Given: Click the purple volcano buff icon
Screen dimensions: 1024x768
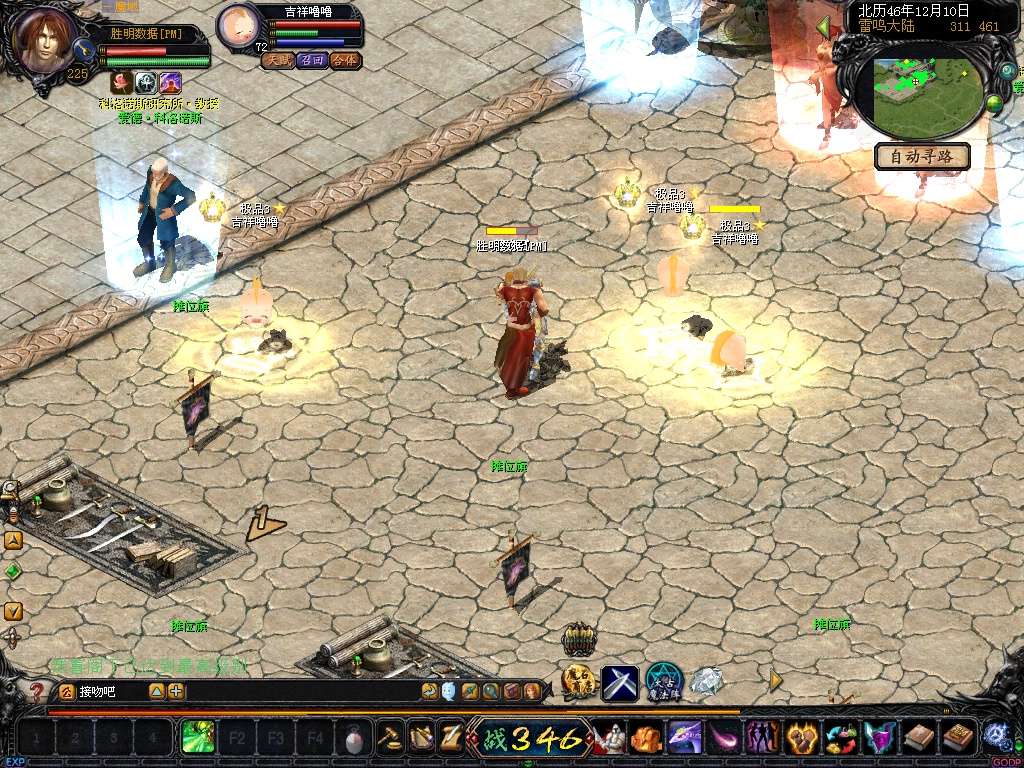Looking at the screenshot, I should coord(170,82).
